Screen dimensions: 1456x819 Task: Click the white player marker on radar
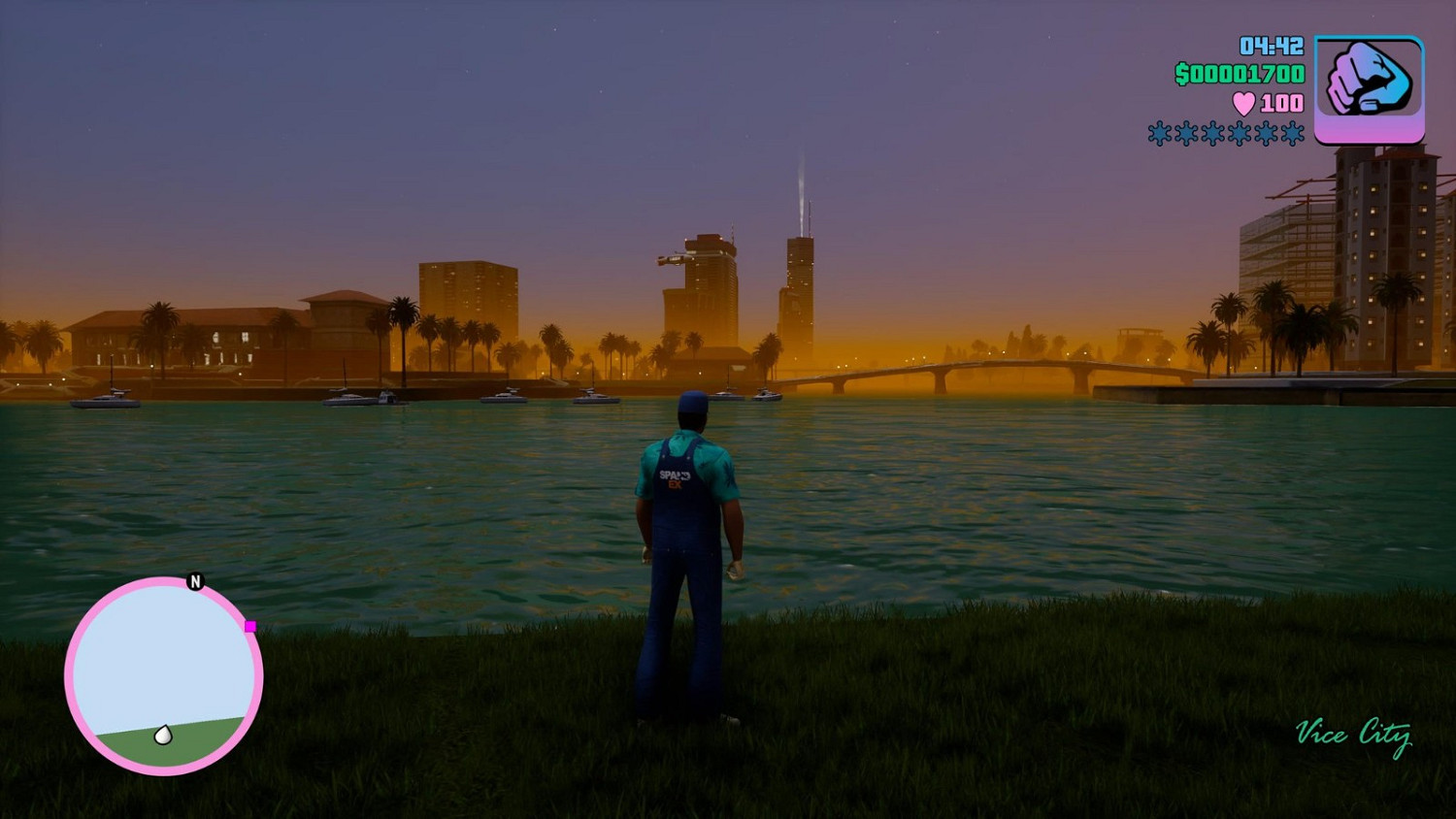(x=165, y=736)
